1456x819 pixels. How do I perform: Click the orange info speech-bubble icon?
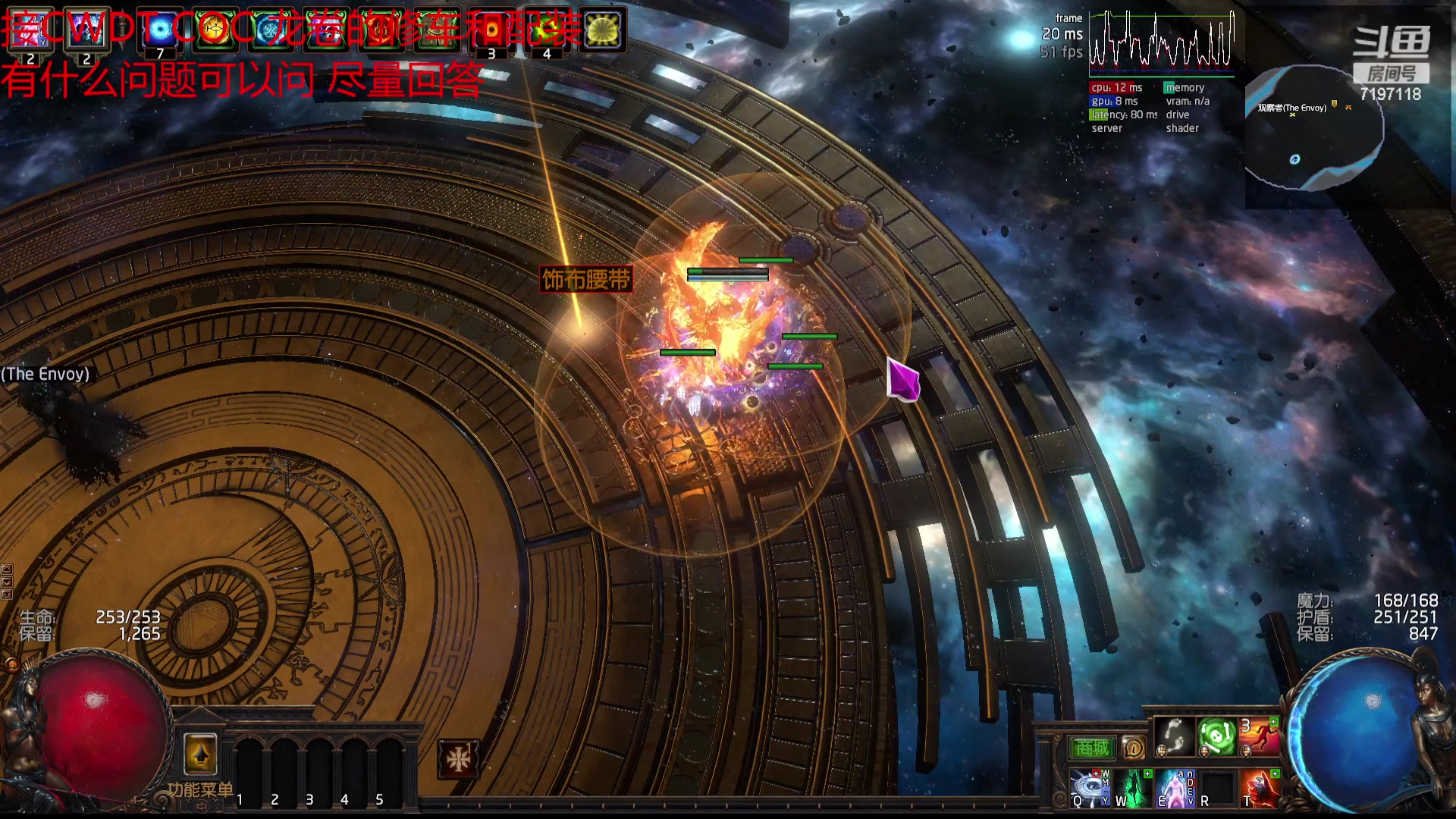pyautogui.click(x=1134, y=748)
